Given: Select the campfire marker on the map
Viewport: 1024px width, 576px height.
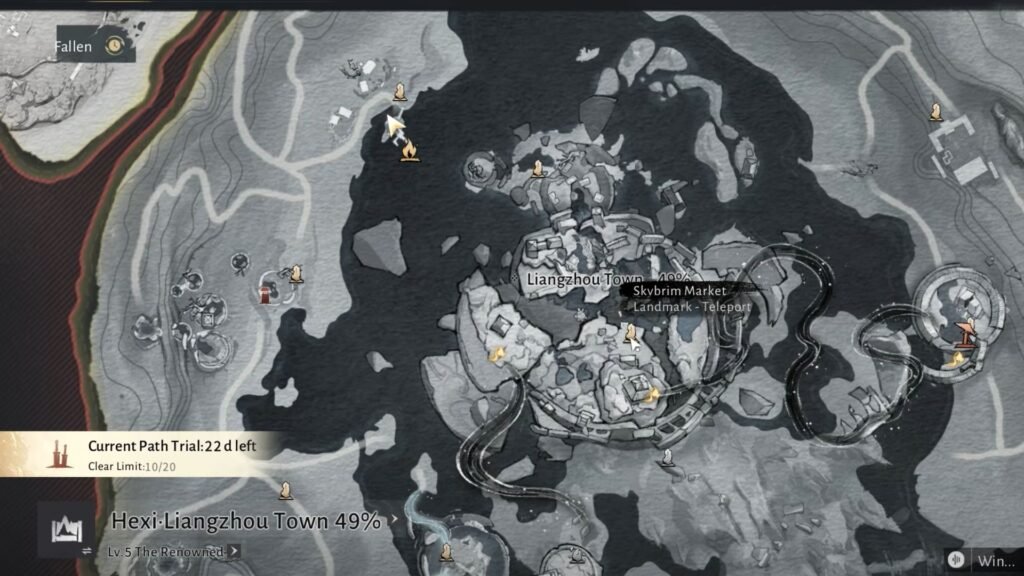Looking at the screenshot, I should 408,151.
